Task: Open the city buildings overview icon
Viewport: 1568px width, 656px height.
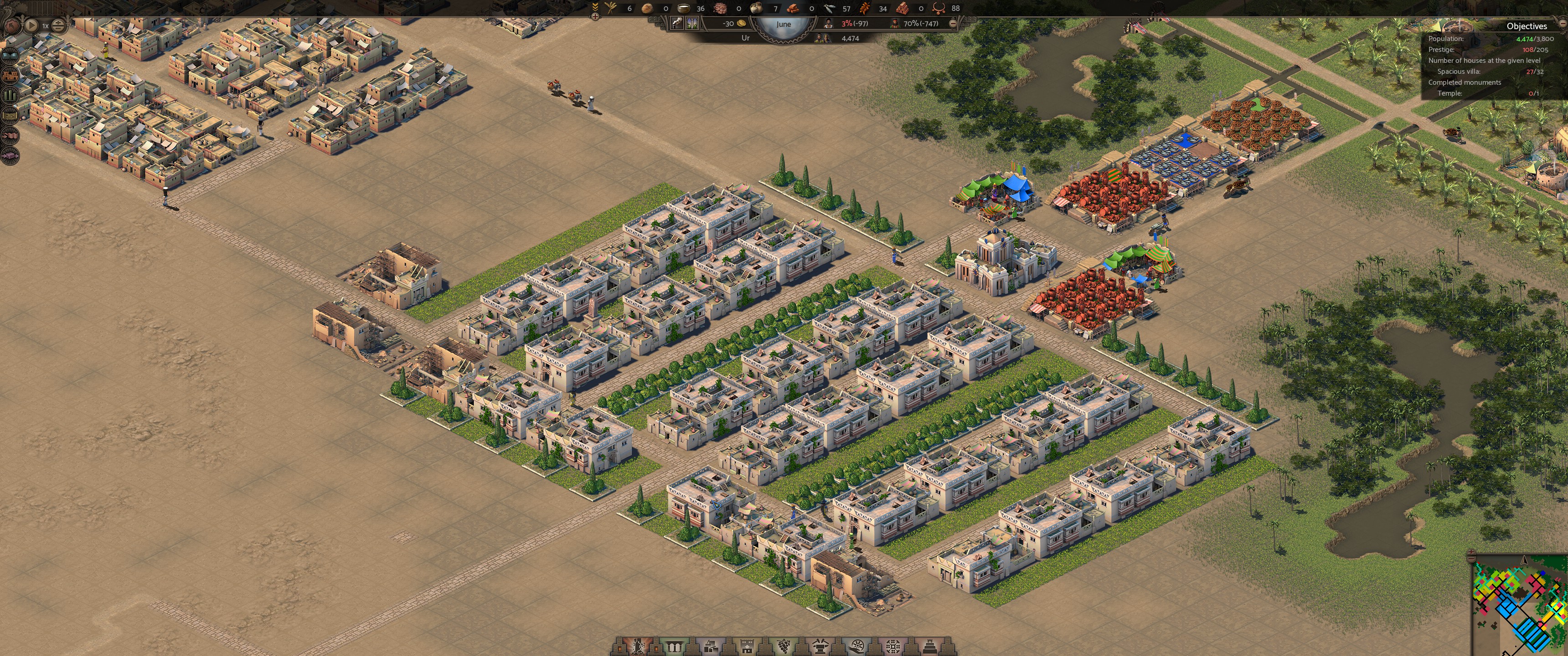Action: point(10,76)
